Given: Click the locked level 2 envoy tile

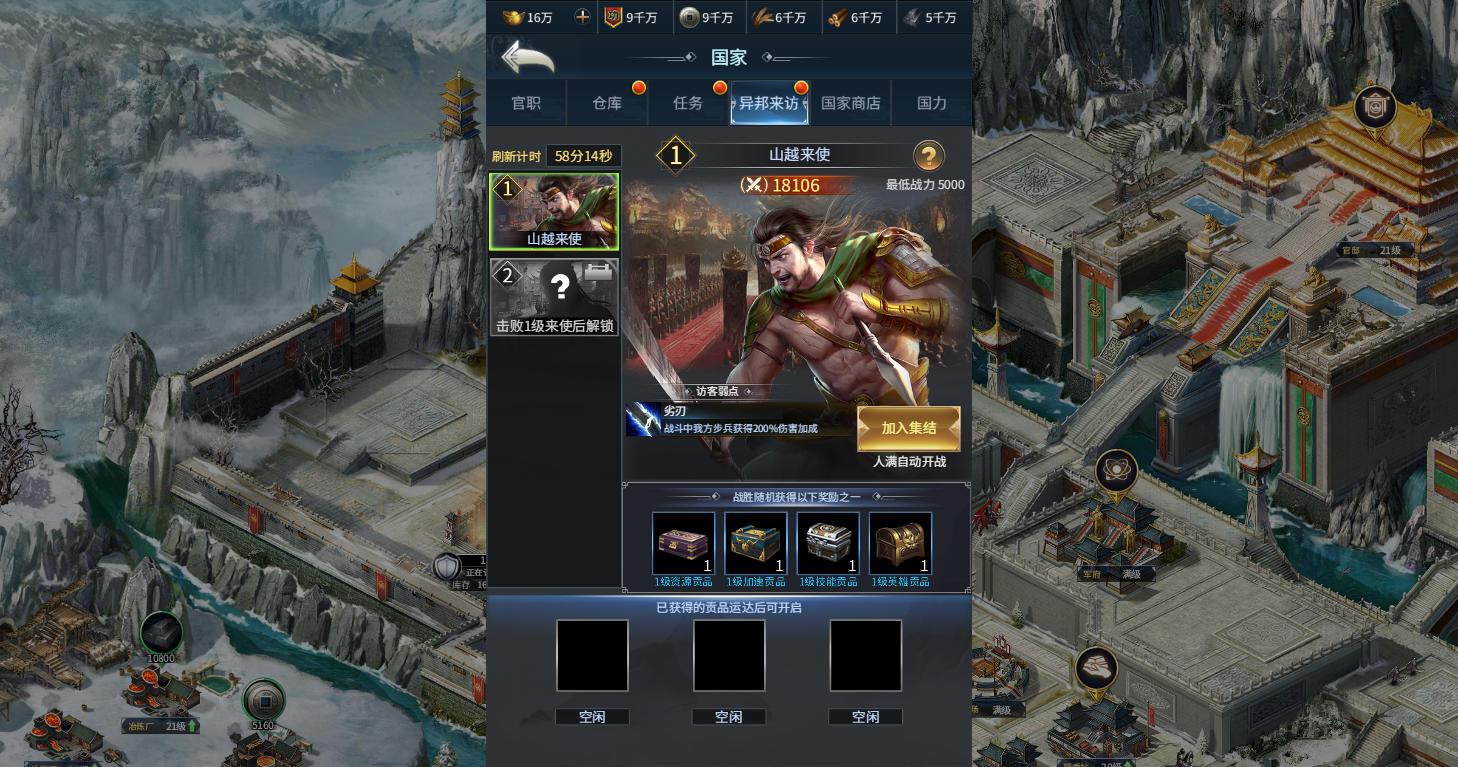Looking at the screenshot, I should pos(554,297).
